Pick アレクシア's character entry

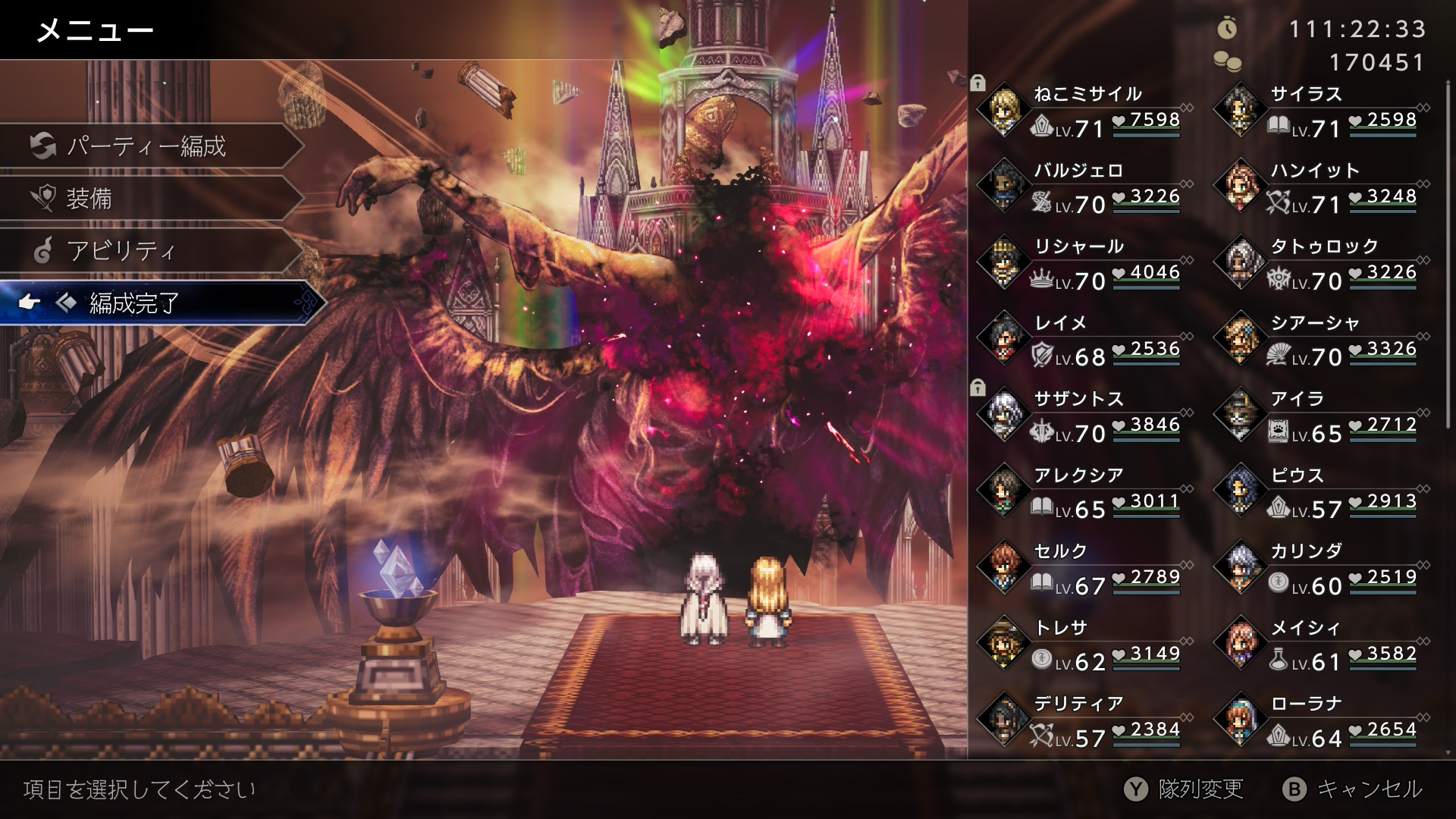(x=1084, y=492)
